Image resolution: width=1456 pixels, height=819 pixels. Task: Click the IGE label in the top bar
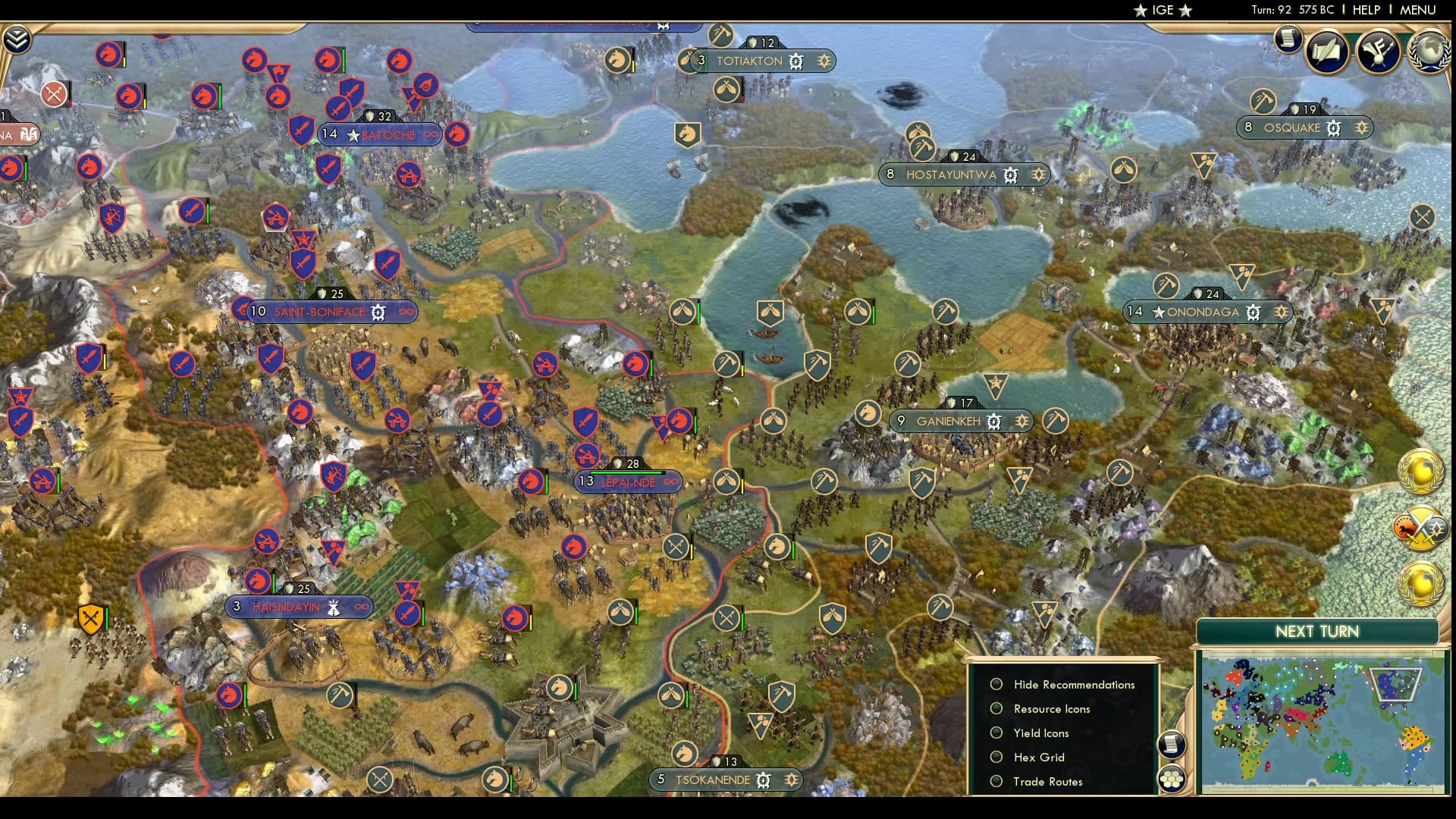pyautogui.click(x=1165, y=10)
